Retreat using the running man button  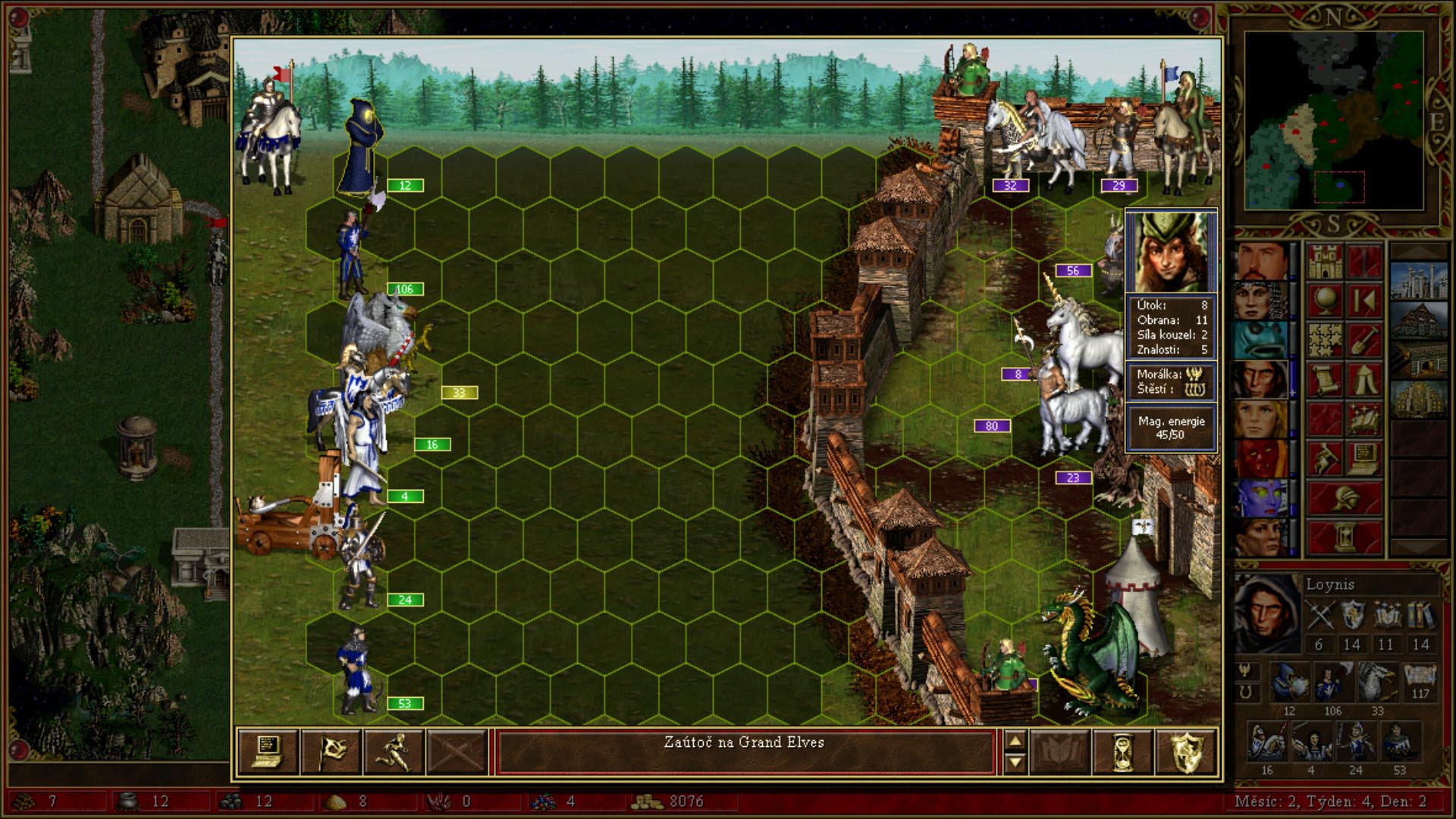394,751
